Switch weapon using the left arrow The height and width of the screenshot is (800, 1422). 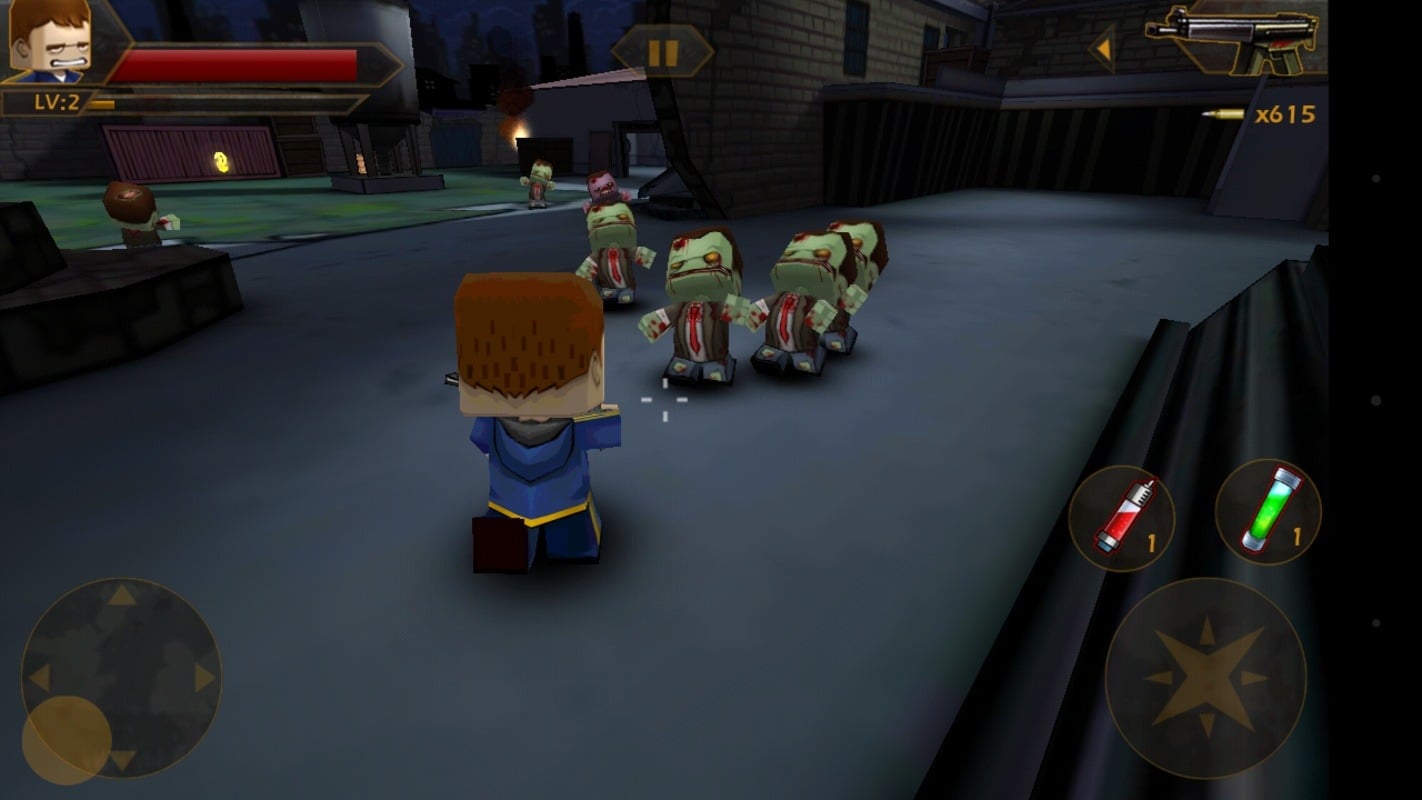click(x=1104, y=47)
